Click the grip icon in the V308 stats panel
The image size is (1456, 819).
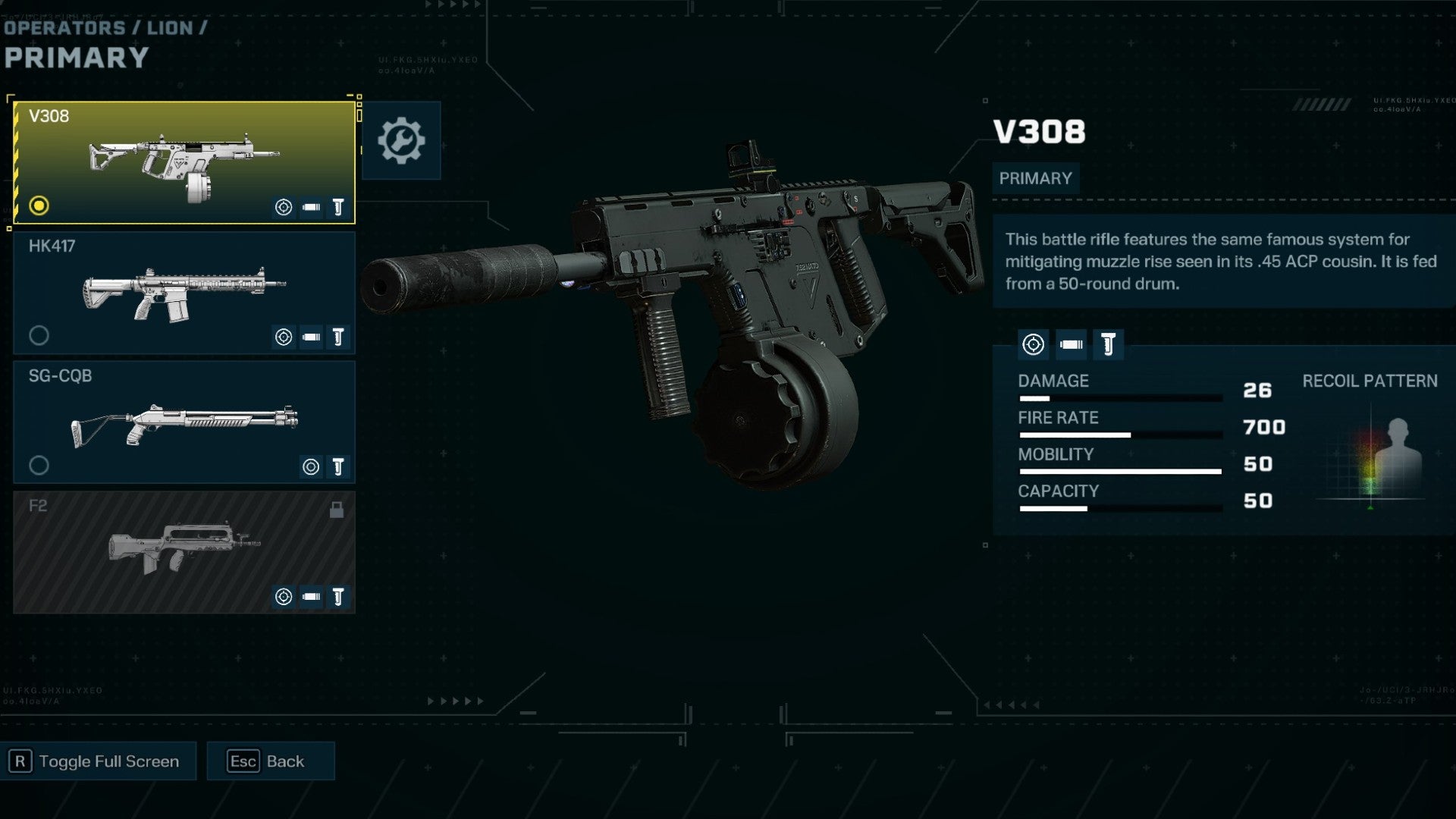click(x=1108, y=345)
